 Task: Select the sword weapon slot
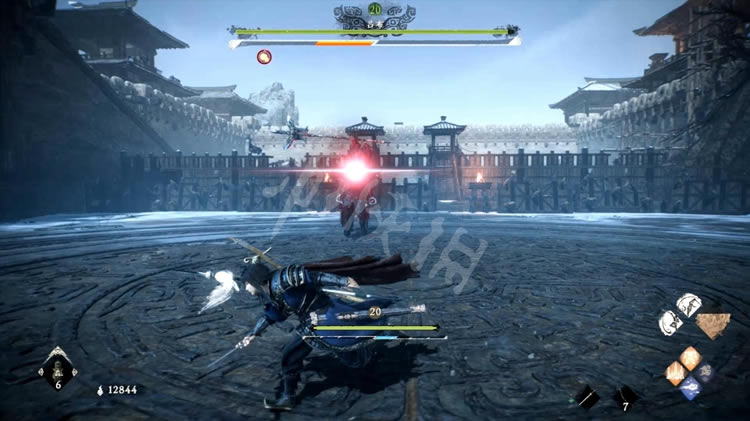pos(587,397)
